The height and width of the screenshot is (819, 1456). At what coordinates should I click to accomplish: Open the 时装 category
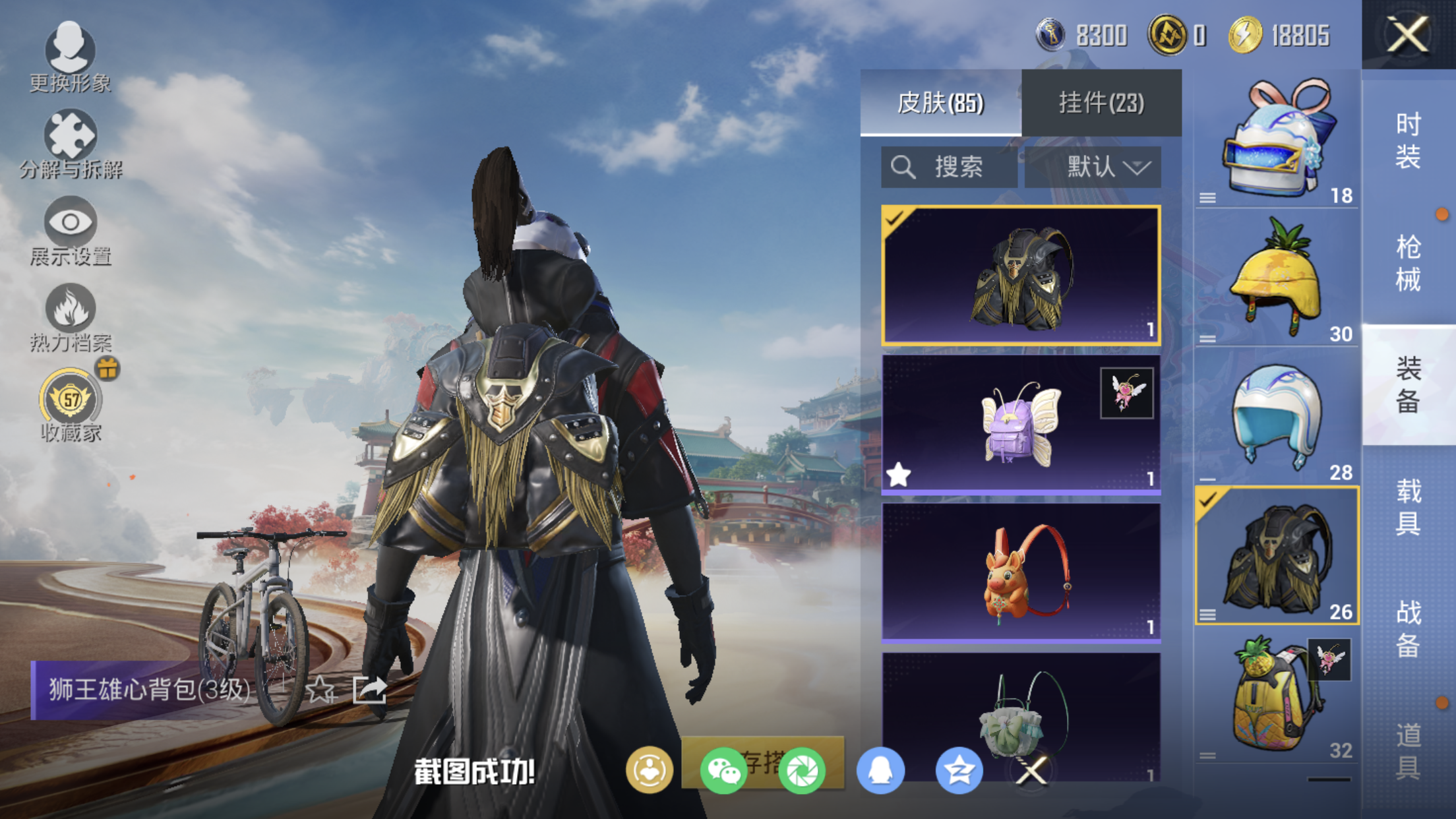point(1408,140)
